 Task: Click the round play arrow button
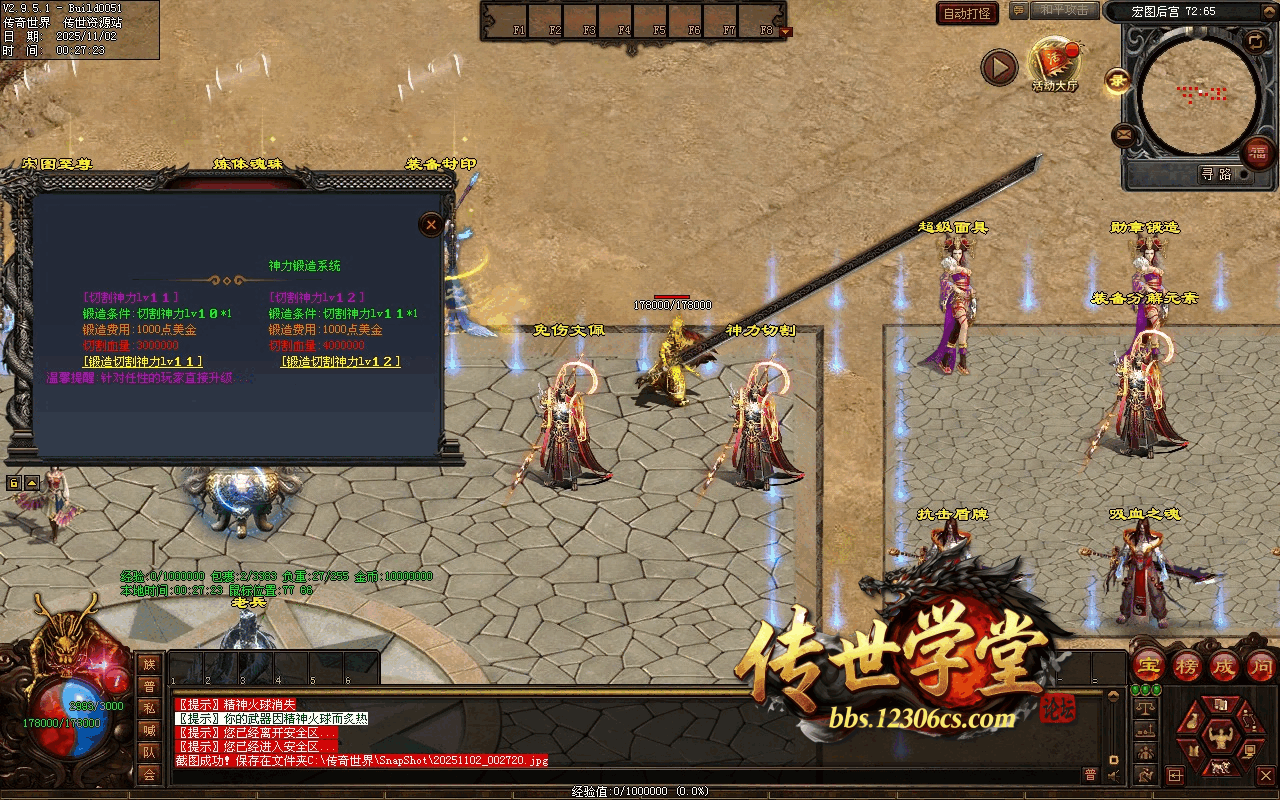click(x=998, y=68)
